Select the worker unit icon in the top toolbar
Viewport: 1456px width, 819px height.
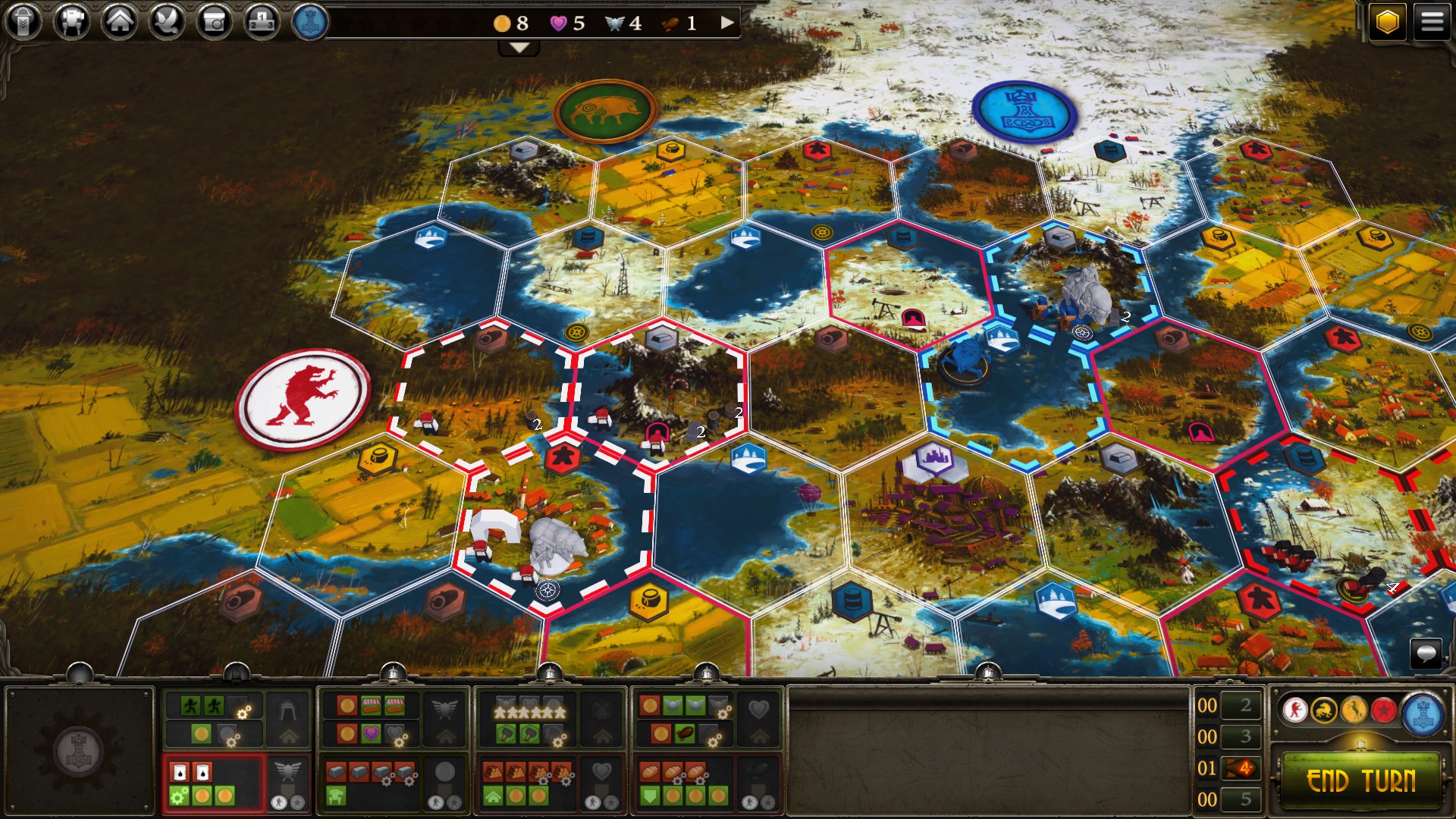[x=24, y=21]
